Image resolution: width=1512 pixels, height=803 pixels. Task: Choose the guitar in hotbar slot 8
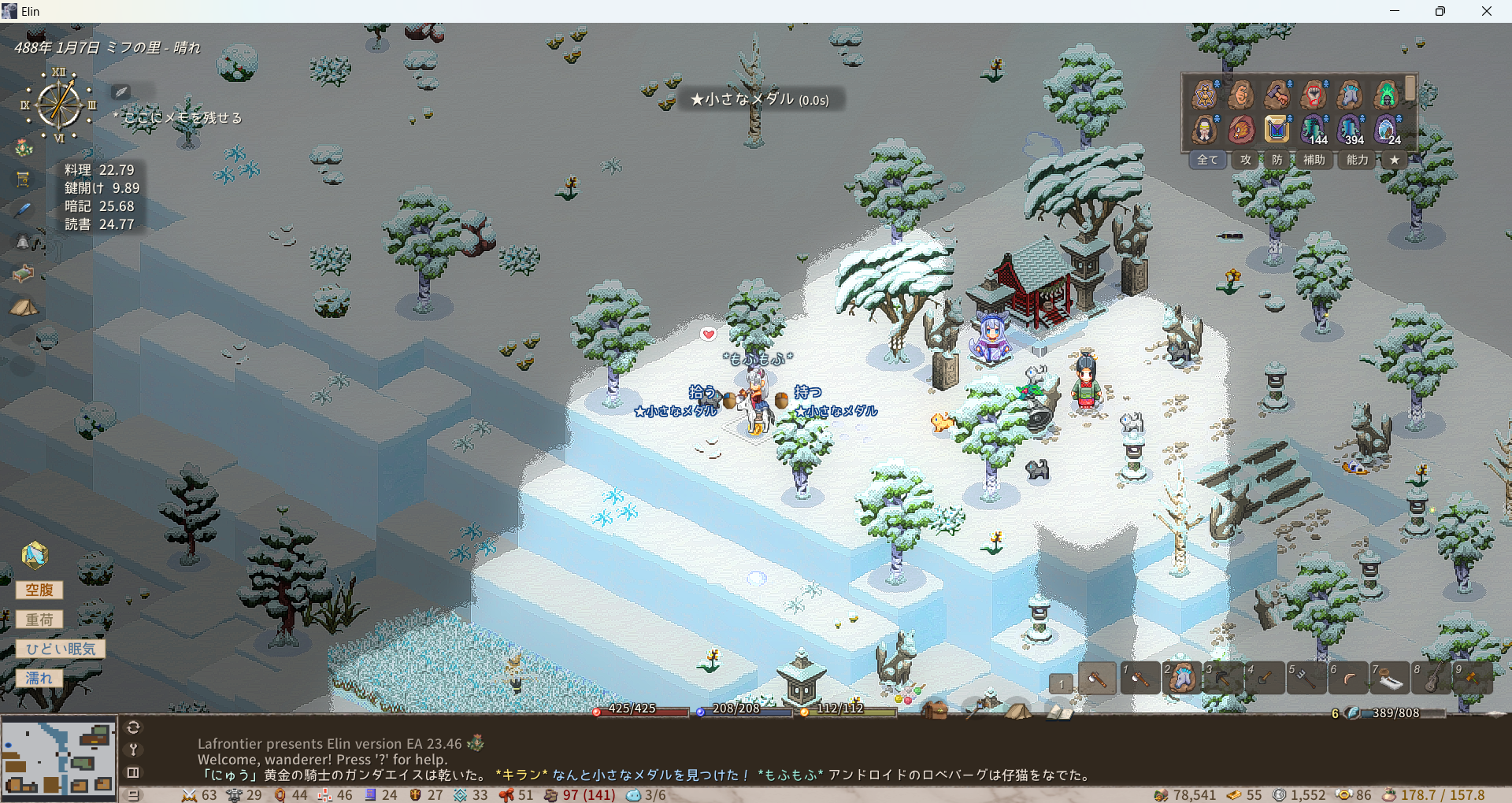click(x=1430, y=678)
